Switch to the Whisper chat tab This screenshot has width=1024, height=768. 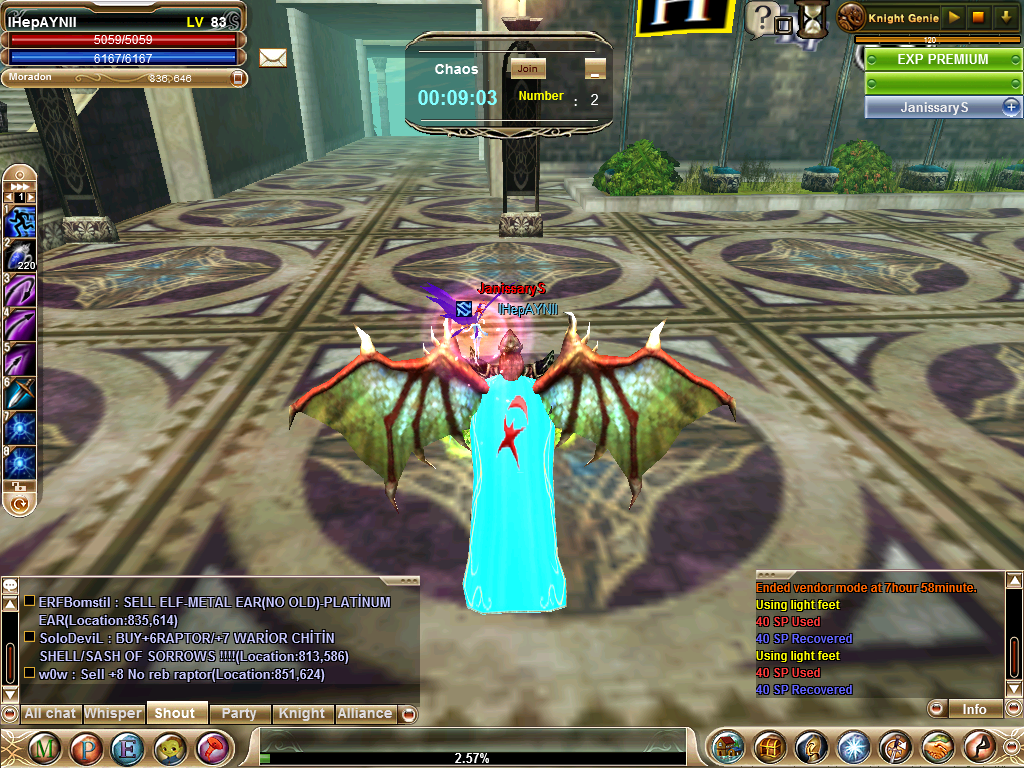pyautogui.click(x=113, y=713)
